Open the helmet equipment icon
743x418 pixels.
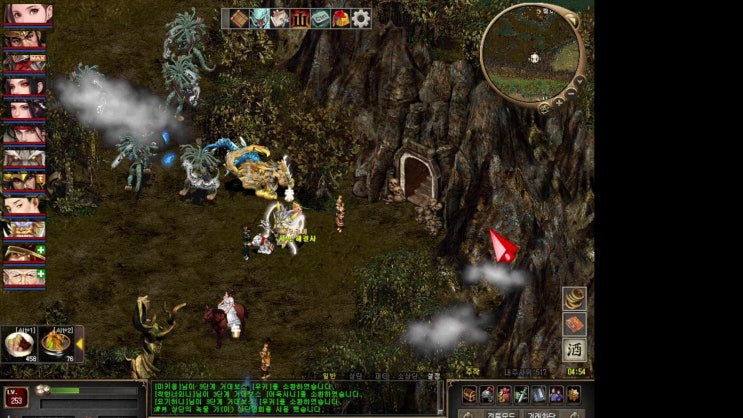coord(487,394)
